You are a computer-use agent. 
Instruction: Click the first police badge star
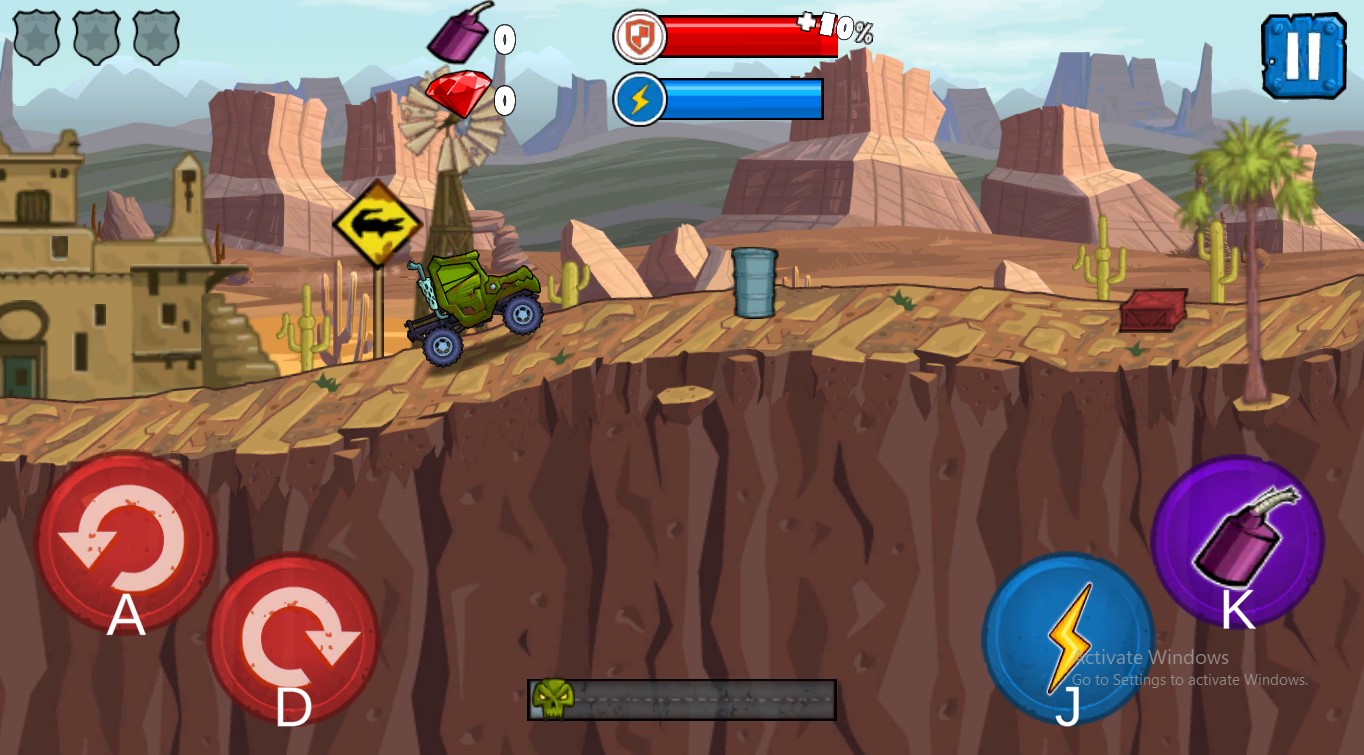38,37
